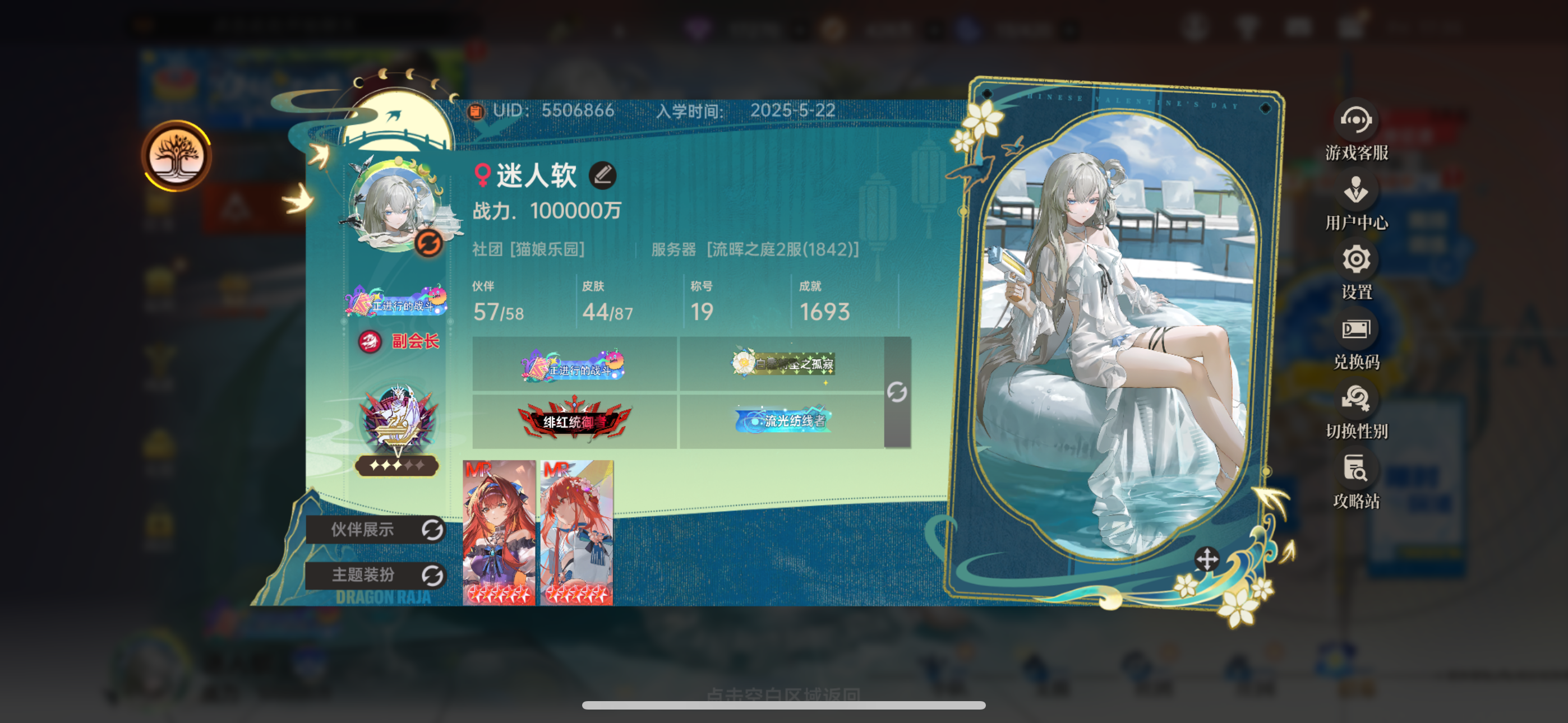Click the UID copy icon
The width and height of the screenshot is (1568, 723).
[x=476, y=110]
